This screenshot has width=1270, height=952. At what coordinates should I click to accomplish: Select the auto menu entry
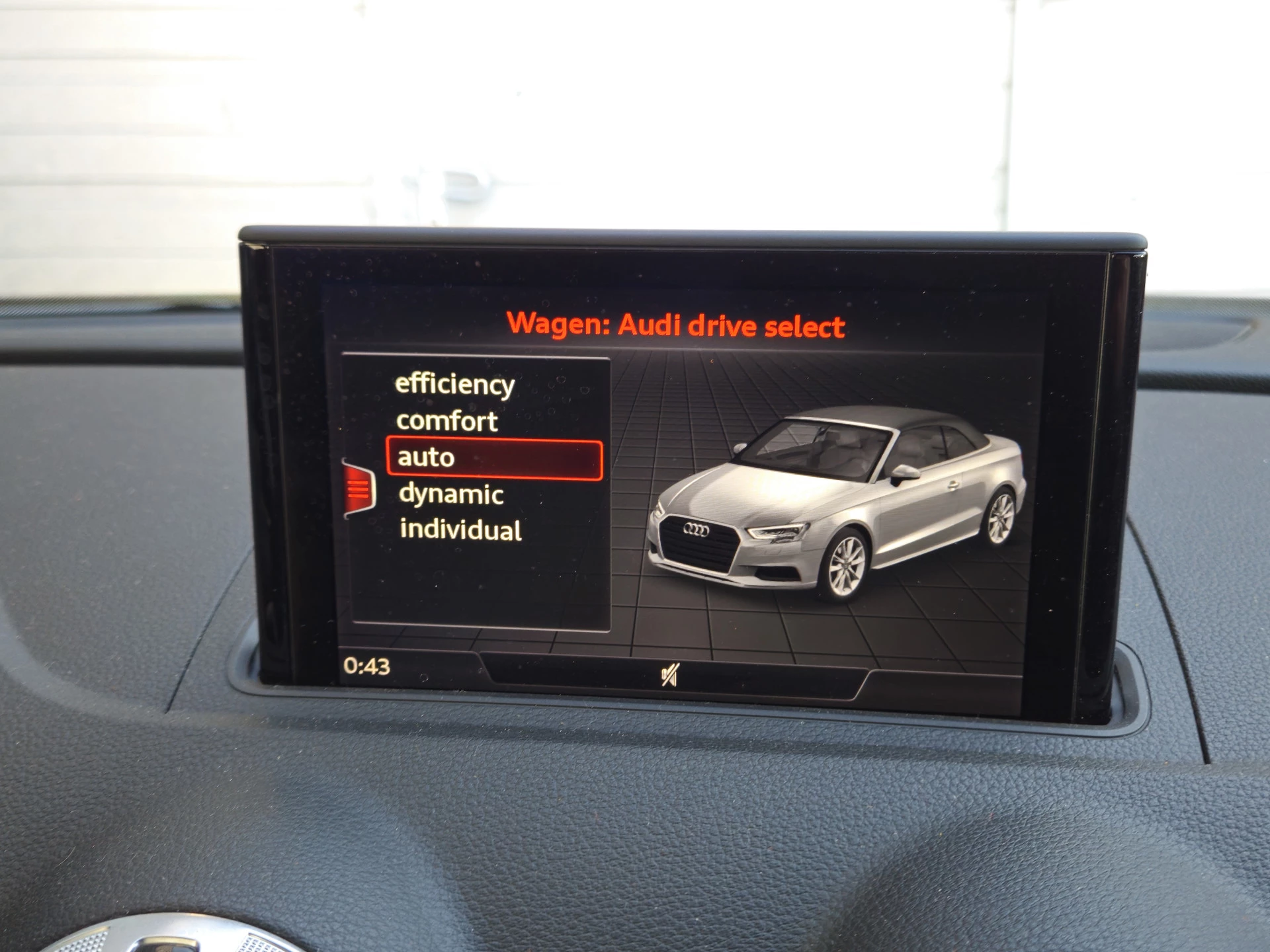coord(426,456)
